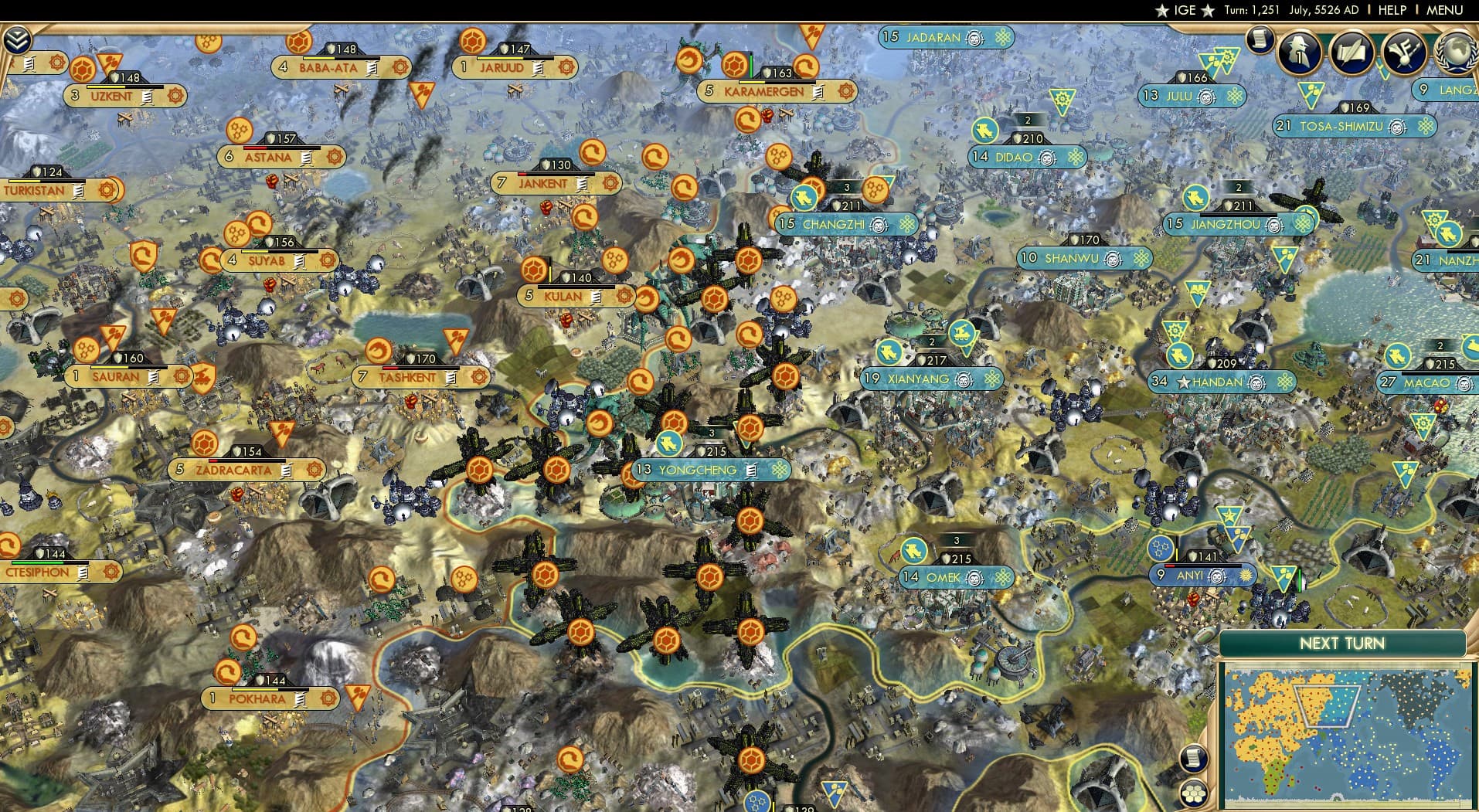Click the atom icon on the XIANYANG banner
The height and width of the screenshot is (812, 1479).
[x=992, y=379]
